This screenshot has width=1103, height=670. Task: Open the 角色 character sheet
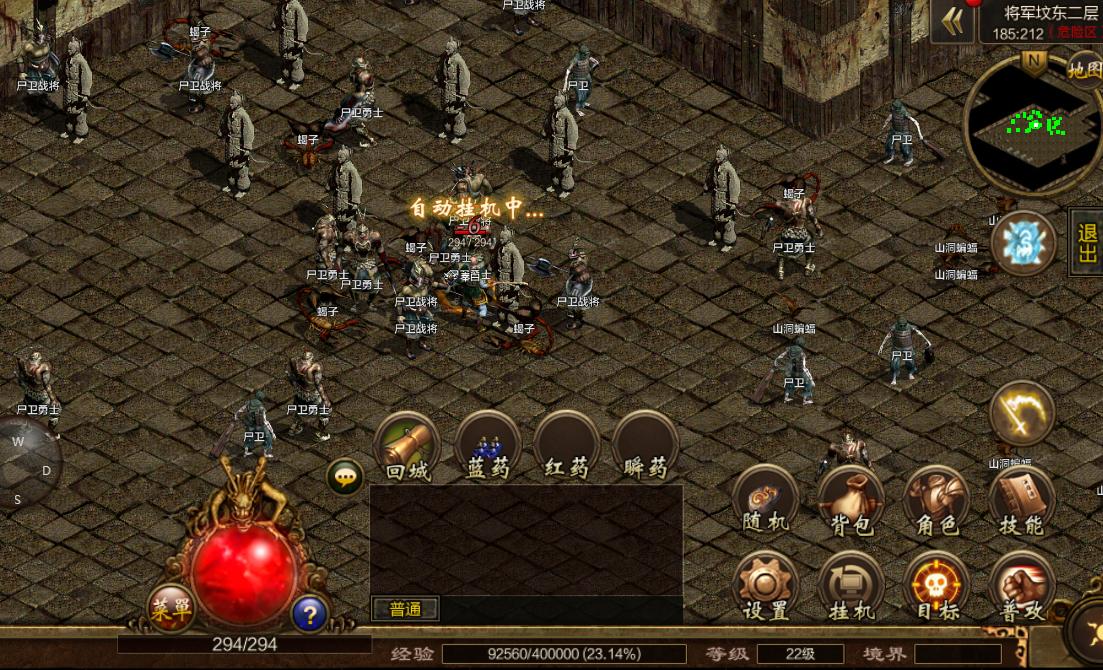[x=936, y=500]
